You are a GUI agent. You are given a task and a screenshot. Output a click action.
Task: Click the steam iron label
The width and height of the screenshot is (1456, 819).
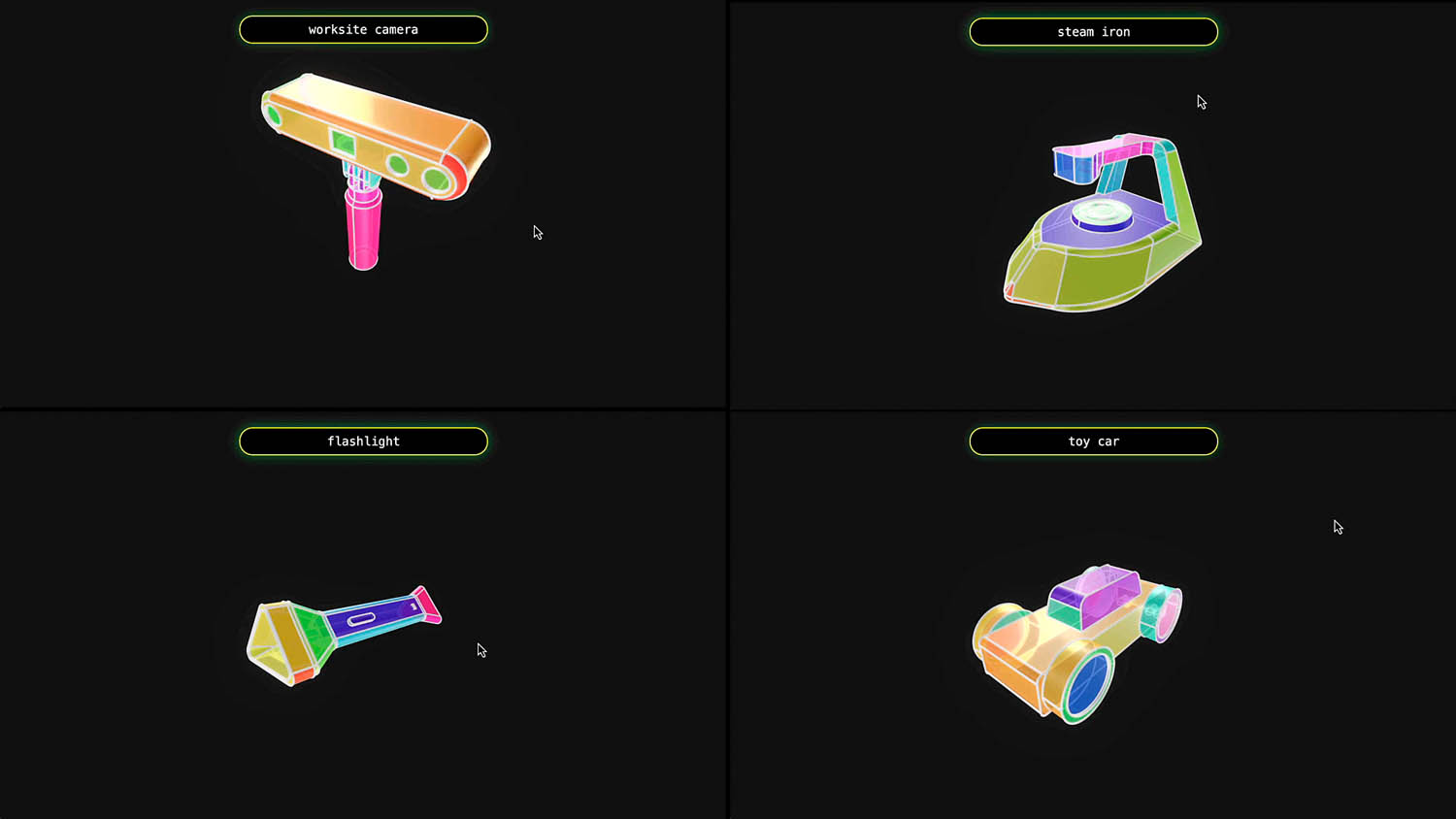(x=1093, y=31)
